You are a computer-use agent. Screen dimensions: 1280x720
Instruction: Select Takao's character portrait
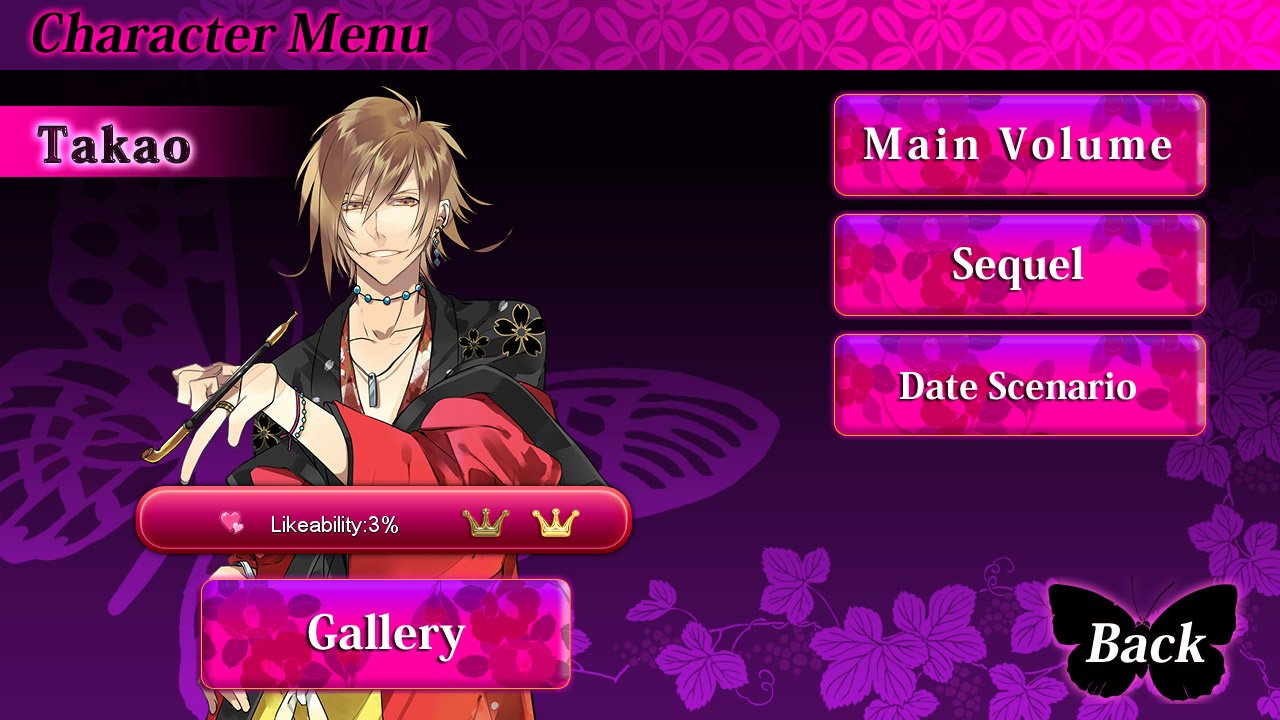(x=390, y=300)
